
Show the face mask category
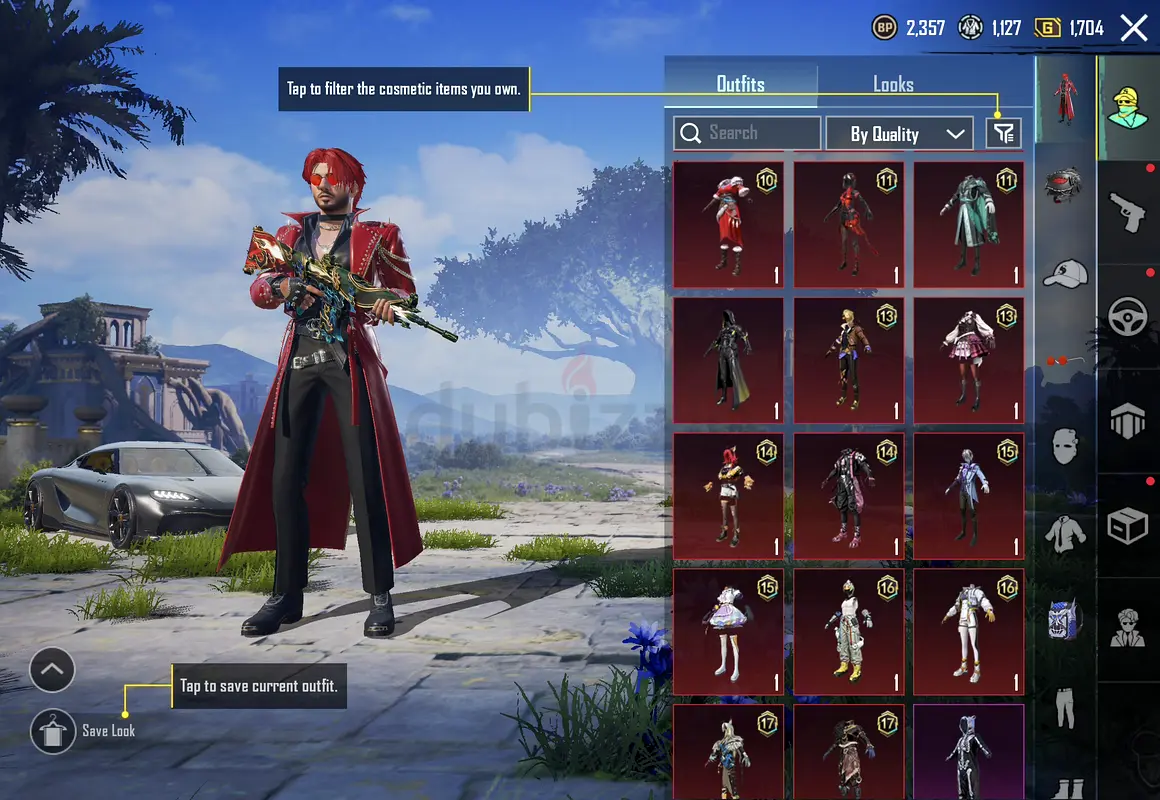(x=1065, y=445)
